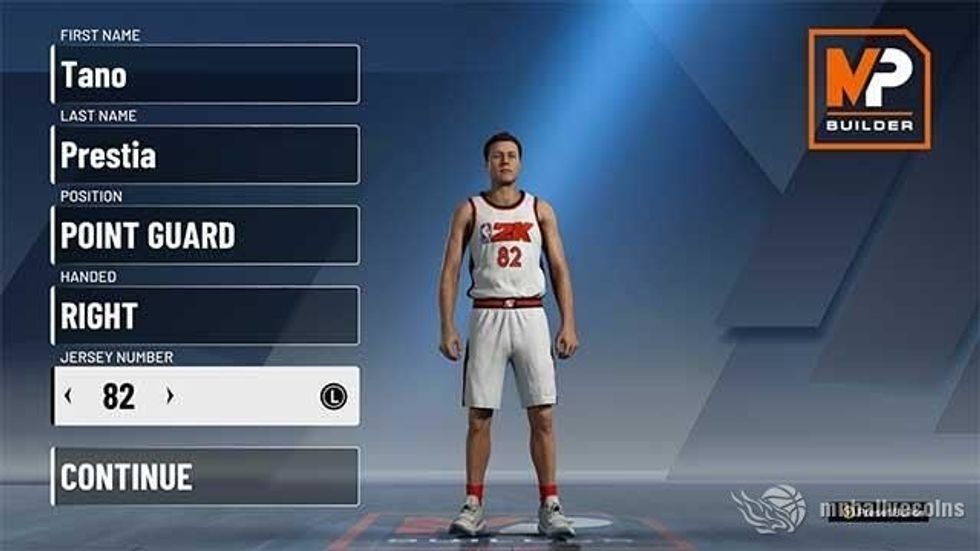The image size is (980, 551).
Task: Increase jersey number with right arrow
Action: pos(169,396)
